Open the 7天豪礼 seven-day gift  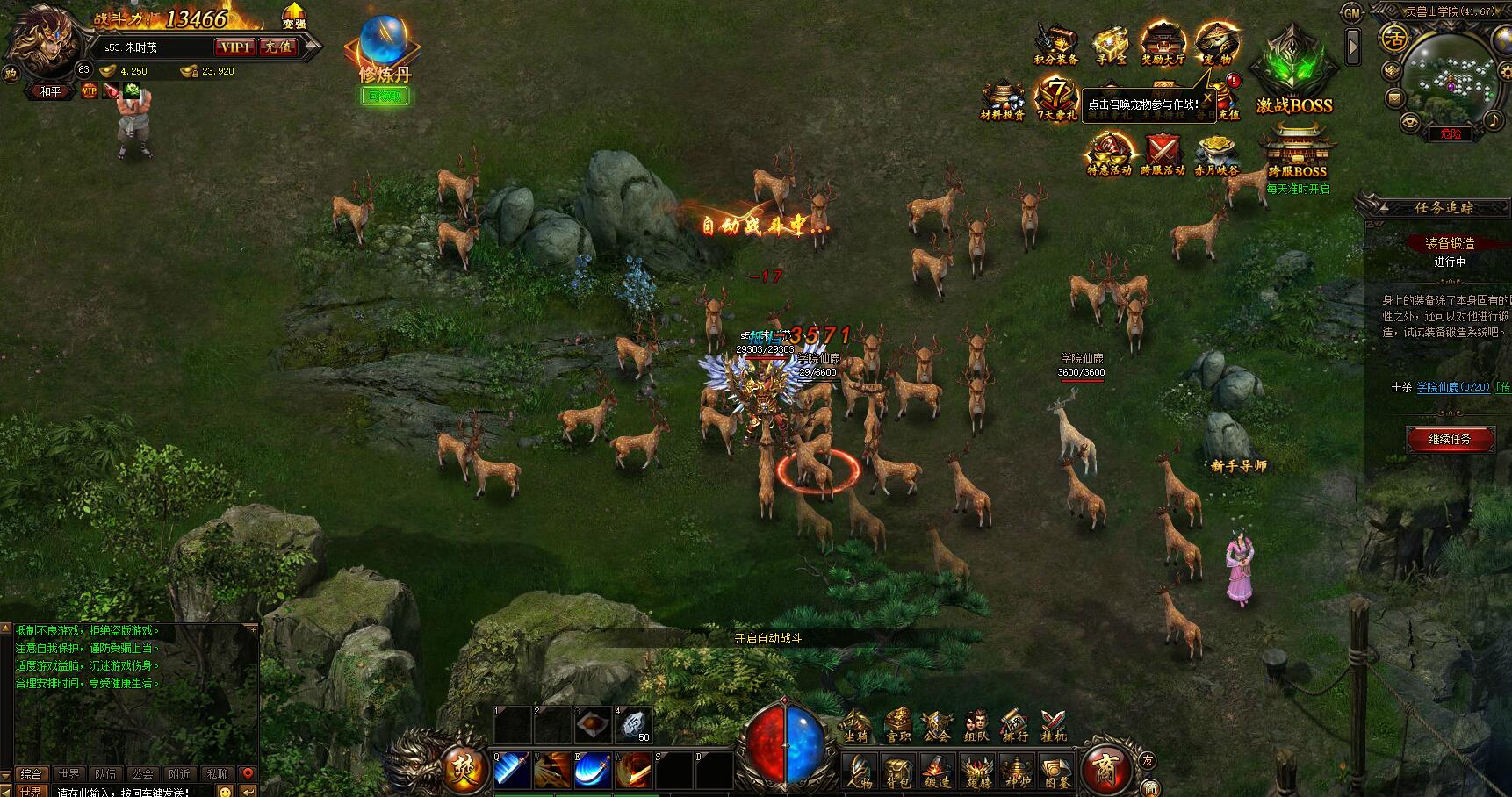pyautogui.click(x=1056, y=98)
